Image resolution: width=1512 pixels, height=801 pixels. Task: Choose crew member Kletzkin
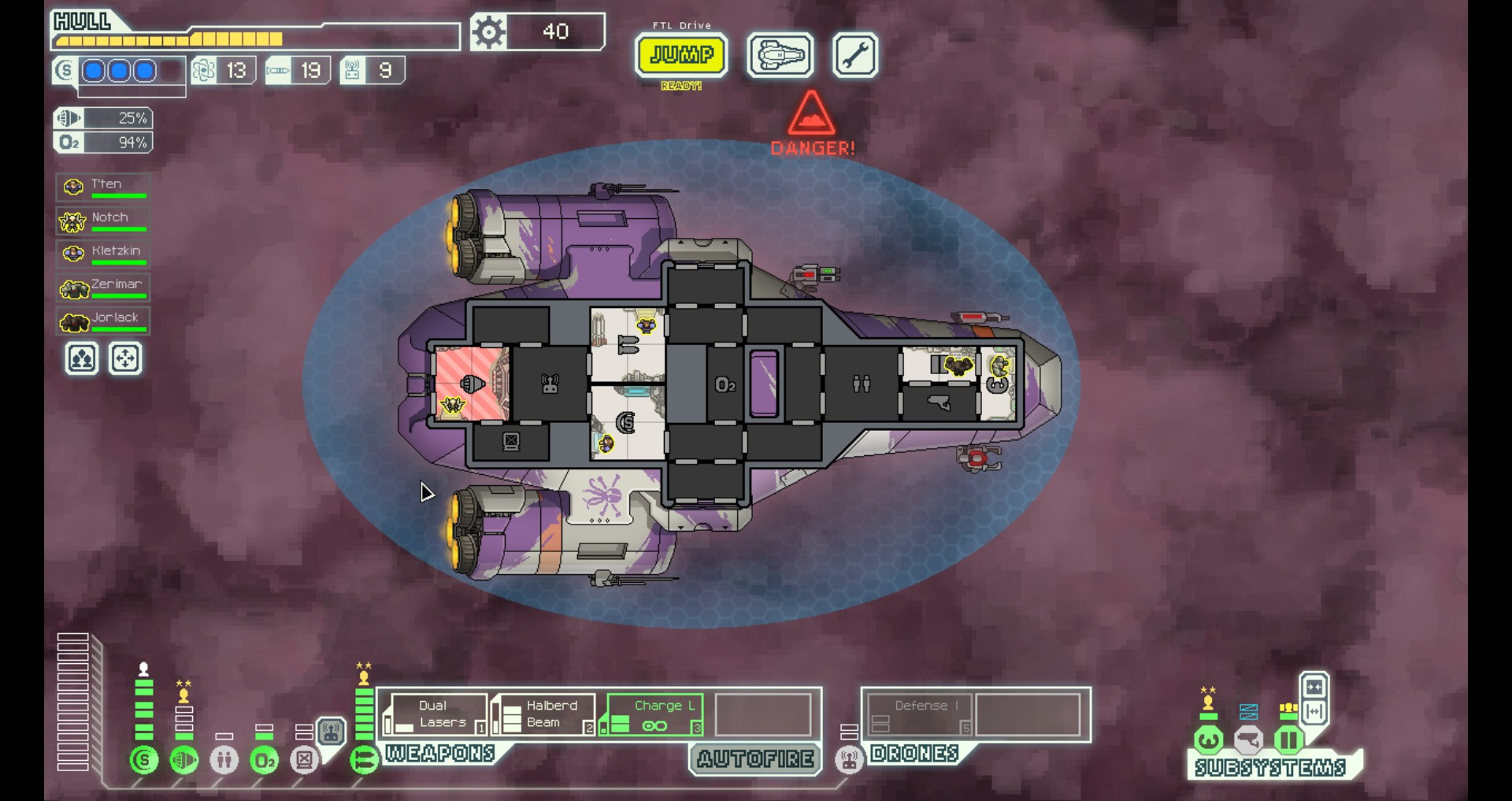(x=103, y=254)
